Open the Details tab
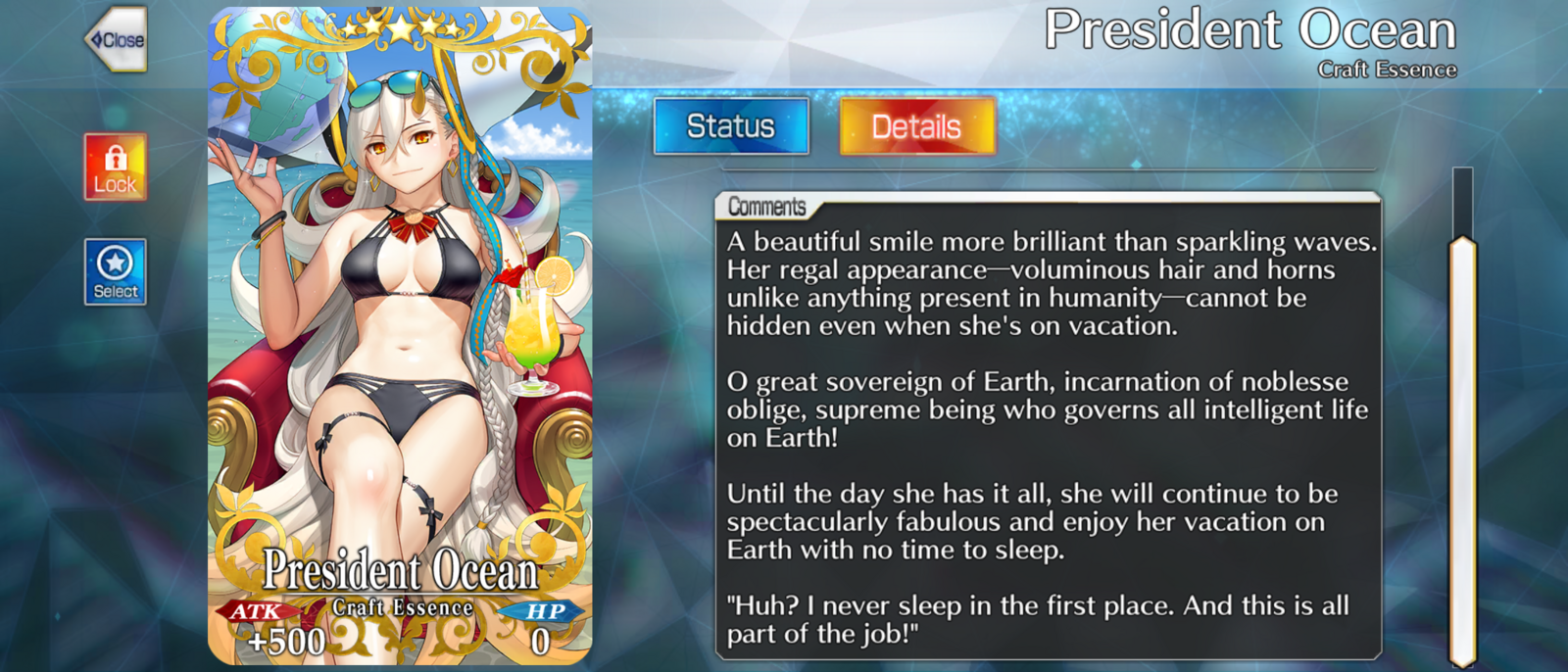 coord(917,126)
